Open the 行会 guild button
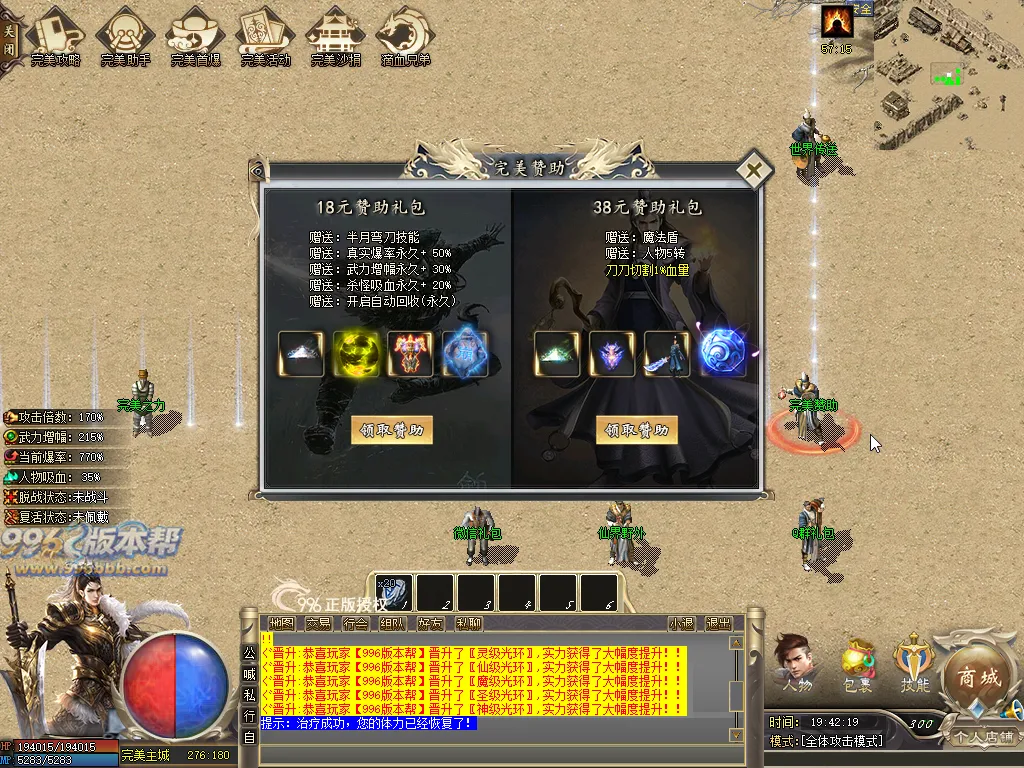This screenshot has height=768, width=1024. click(355, 623)
